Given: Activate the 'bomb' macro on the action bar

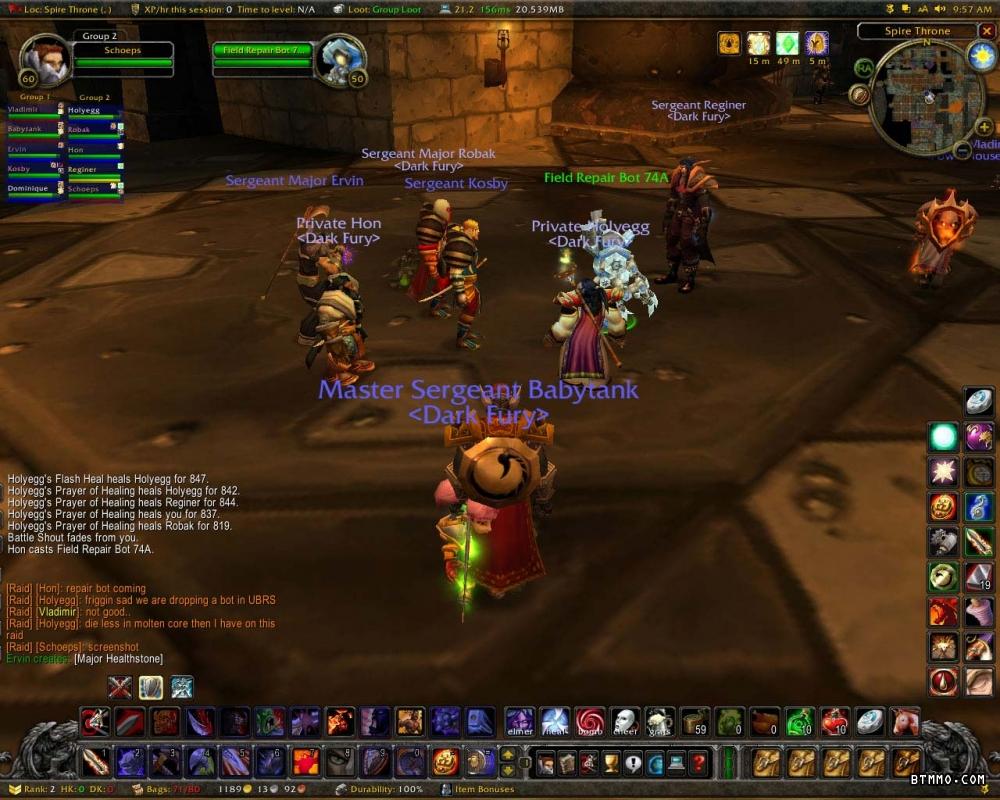Looking at the screenshot, I should coord(590,721).
